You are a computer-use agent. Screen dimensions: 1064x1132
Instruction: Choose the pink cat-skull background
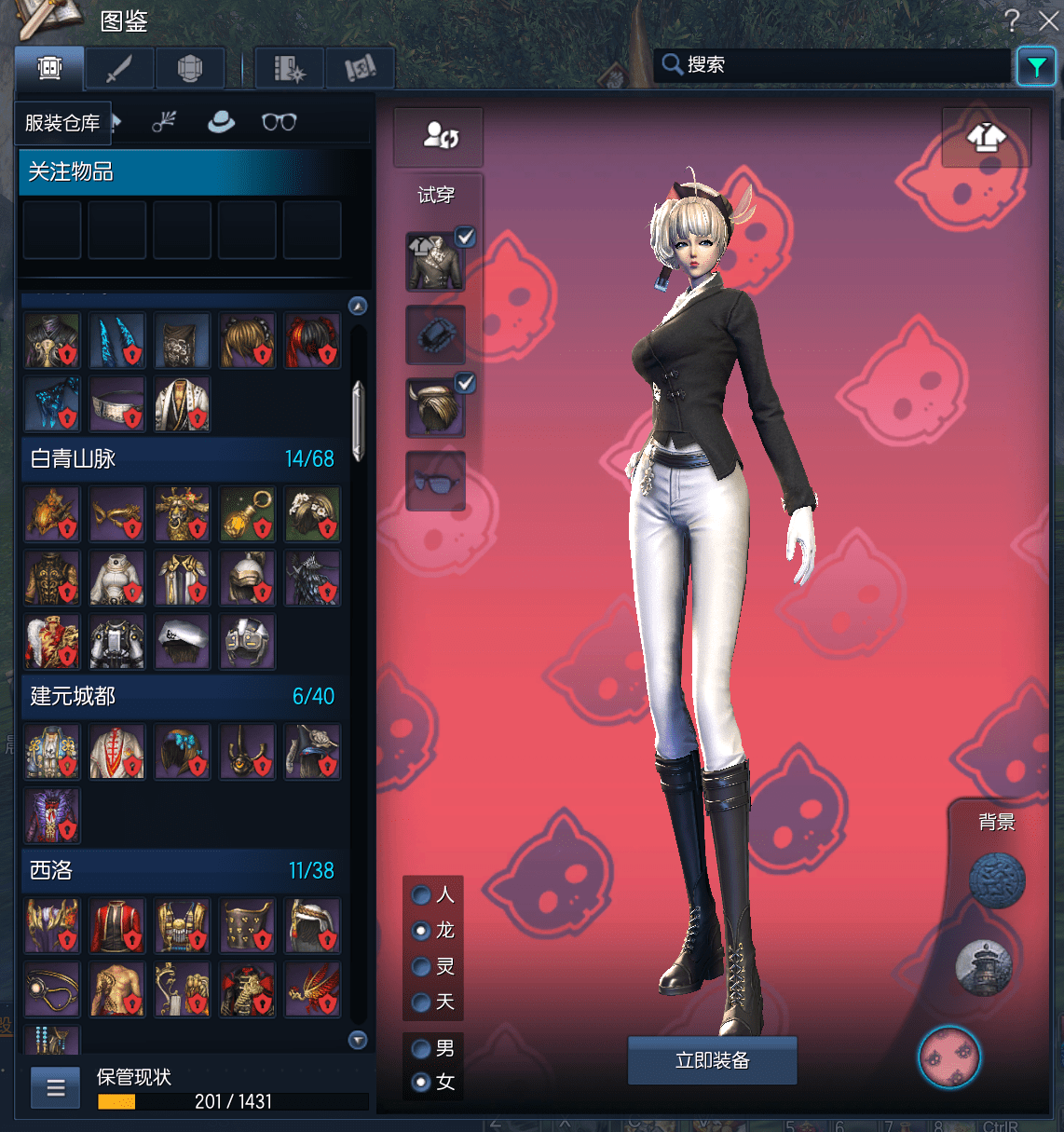948,1057
